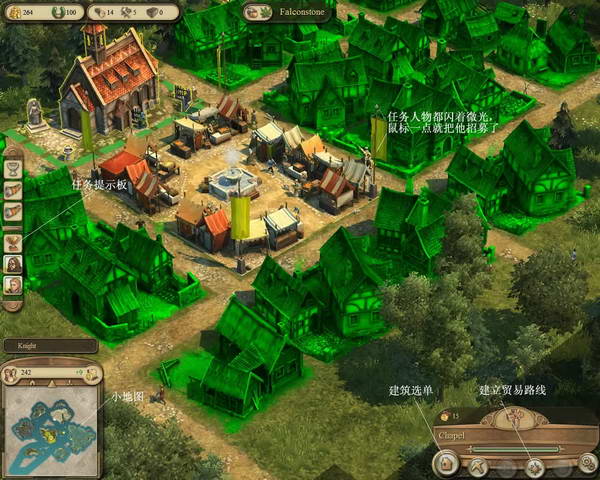Choose the blonde character portrait

coord(14,287)
